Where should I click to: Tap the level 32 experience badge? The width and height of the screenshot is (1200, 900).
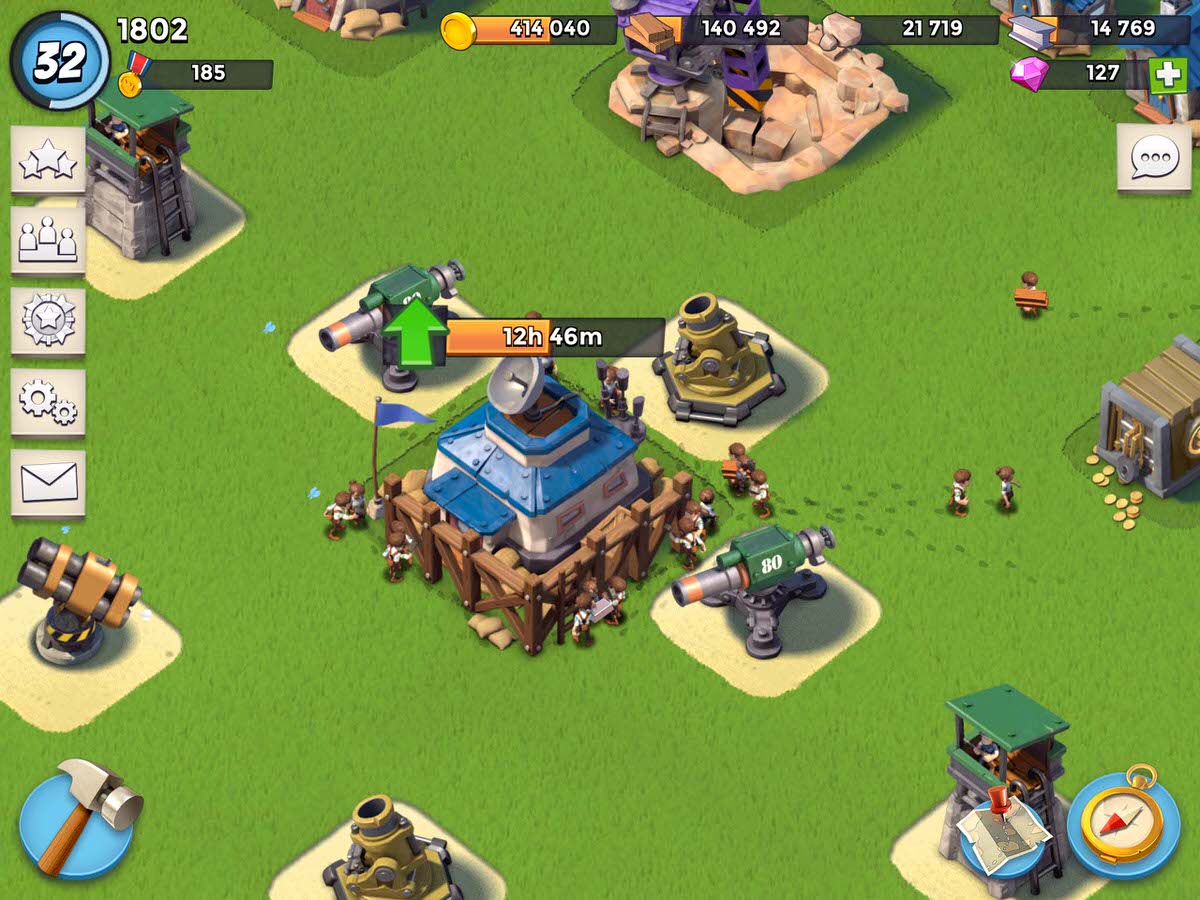coord(59,62)
